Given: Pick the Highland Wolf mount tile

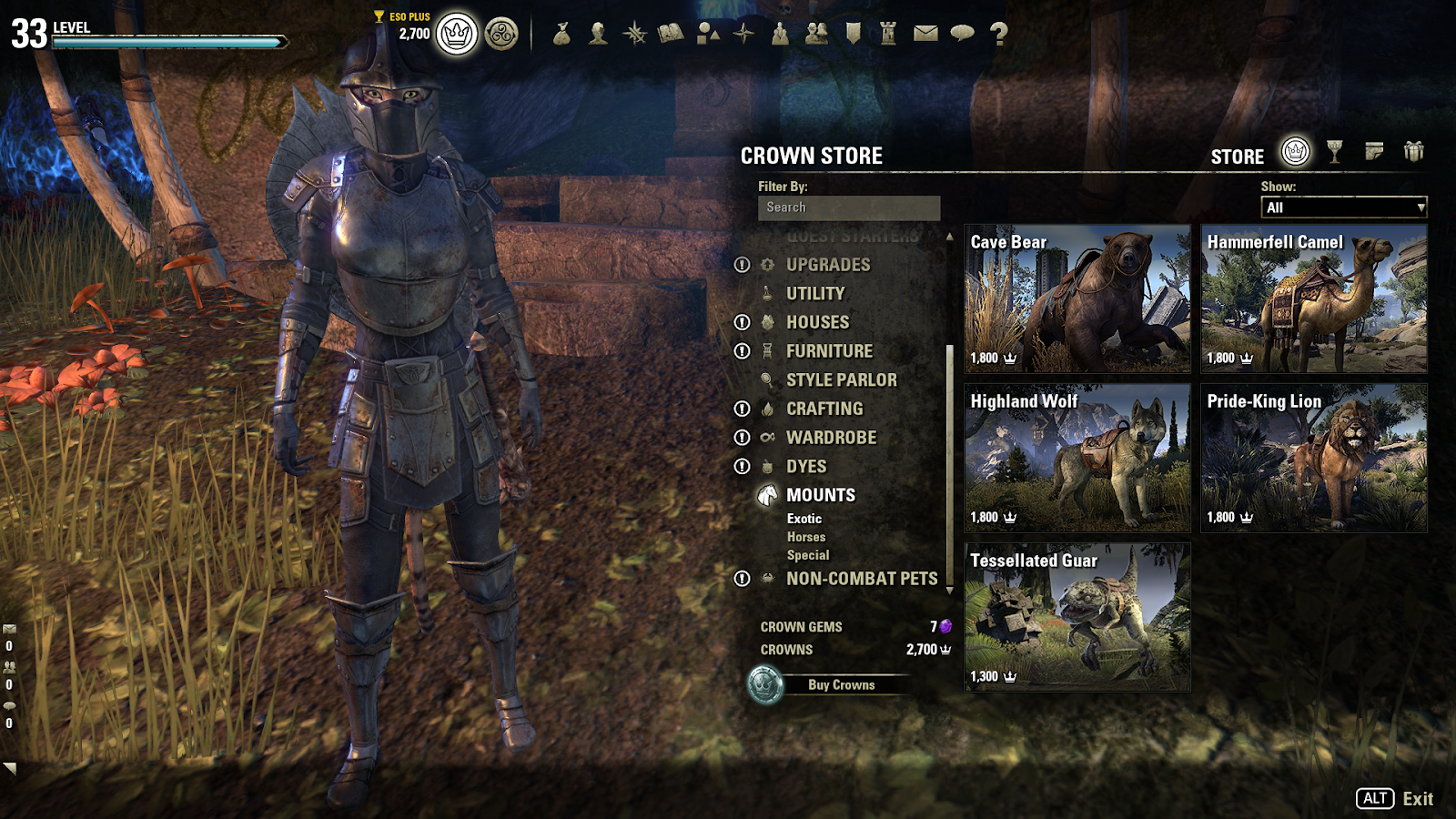Looking at the screenshot, I should (1077, 458).
